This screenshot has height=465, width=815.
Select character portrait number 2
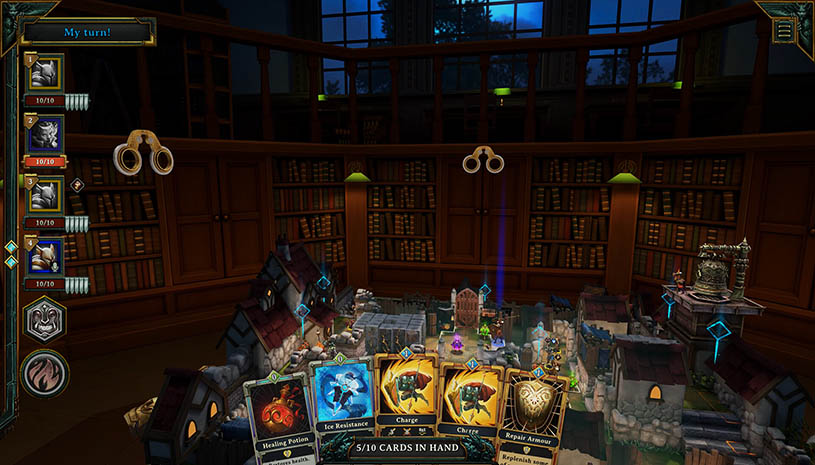pos(46,134)
